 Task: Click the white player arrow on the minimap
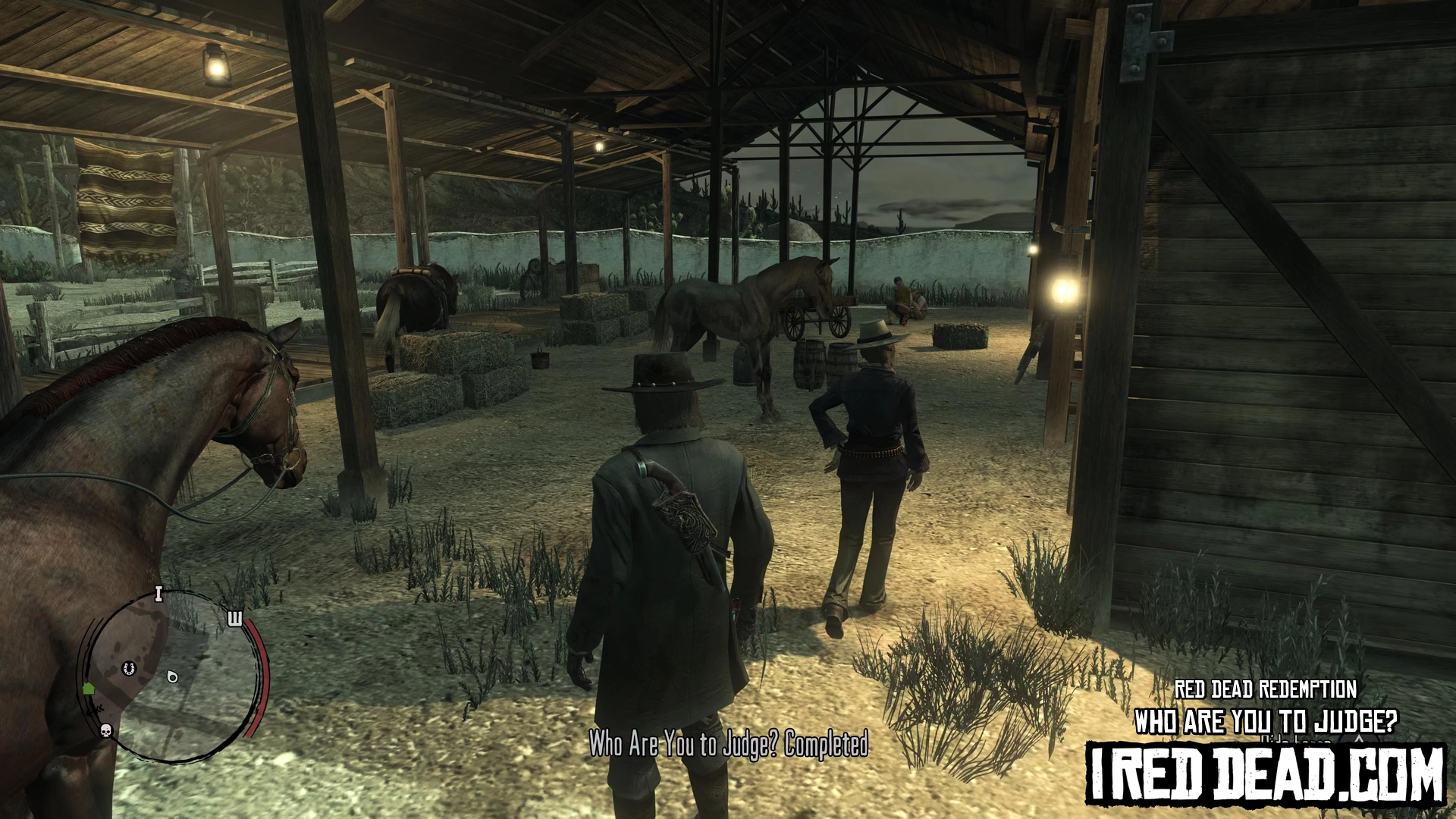(x=172, y=676)
